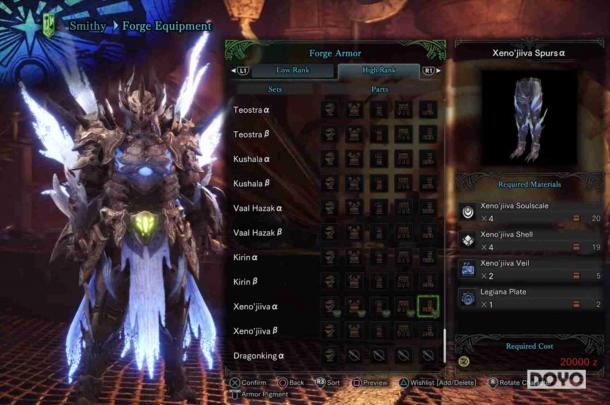Pick the Kirin α armor set
Viewport: 610px width, 405px height.
pos(247,257)
